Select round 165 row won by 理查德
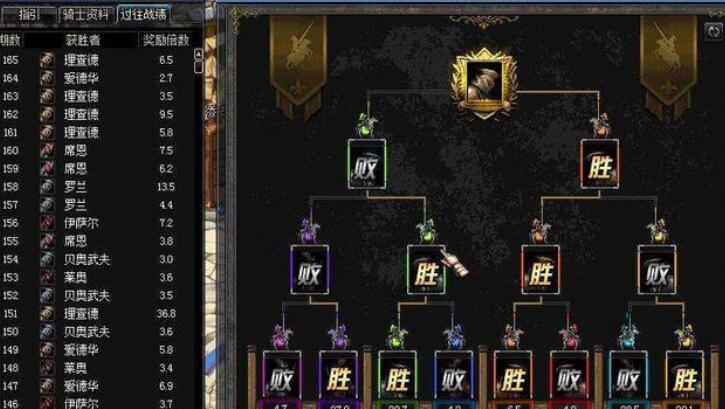Screen dimensions: 725x409 (100, 60)
